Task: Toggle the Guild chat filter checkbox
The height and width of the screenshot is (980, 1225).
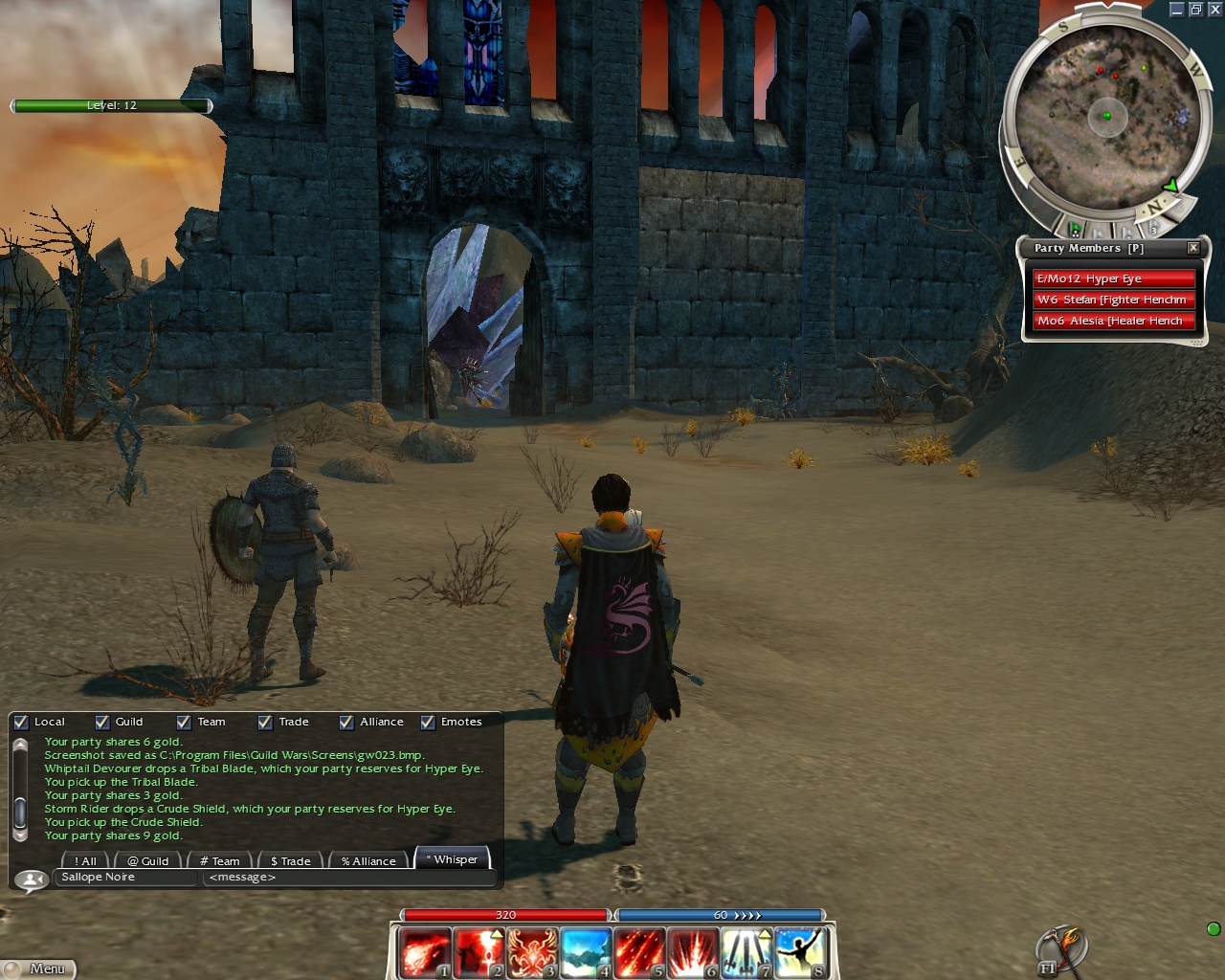Action: coord(102,723)
